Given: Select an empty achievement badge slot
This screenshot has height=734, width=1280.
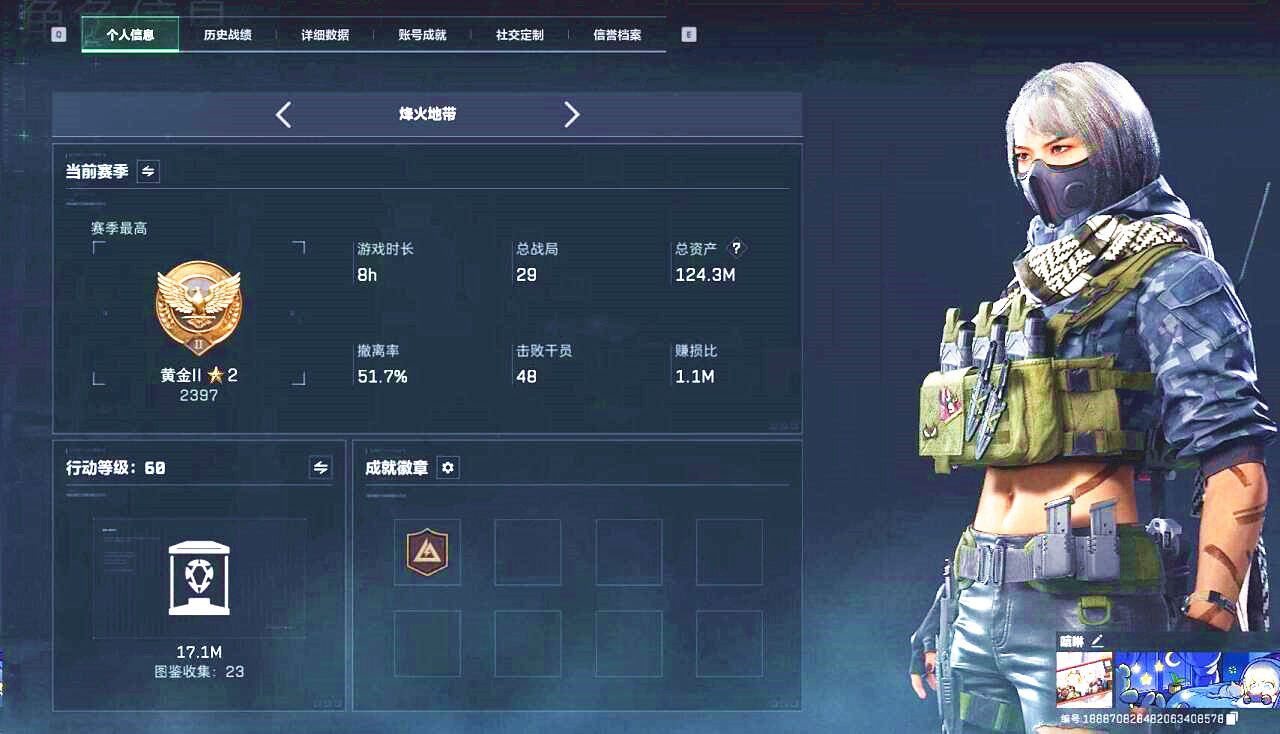Looking at the screenshot, I should [x=528, y=552].
